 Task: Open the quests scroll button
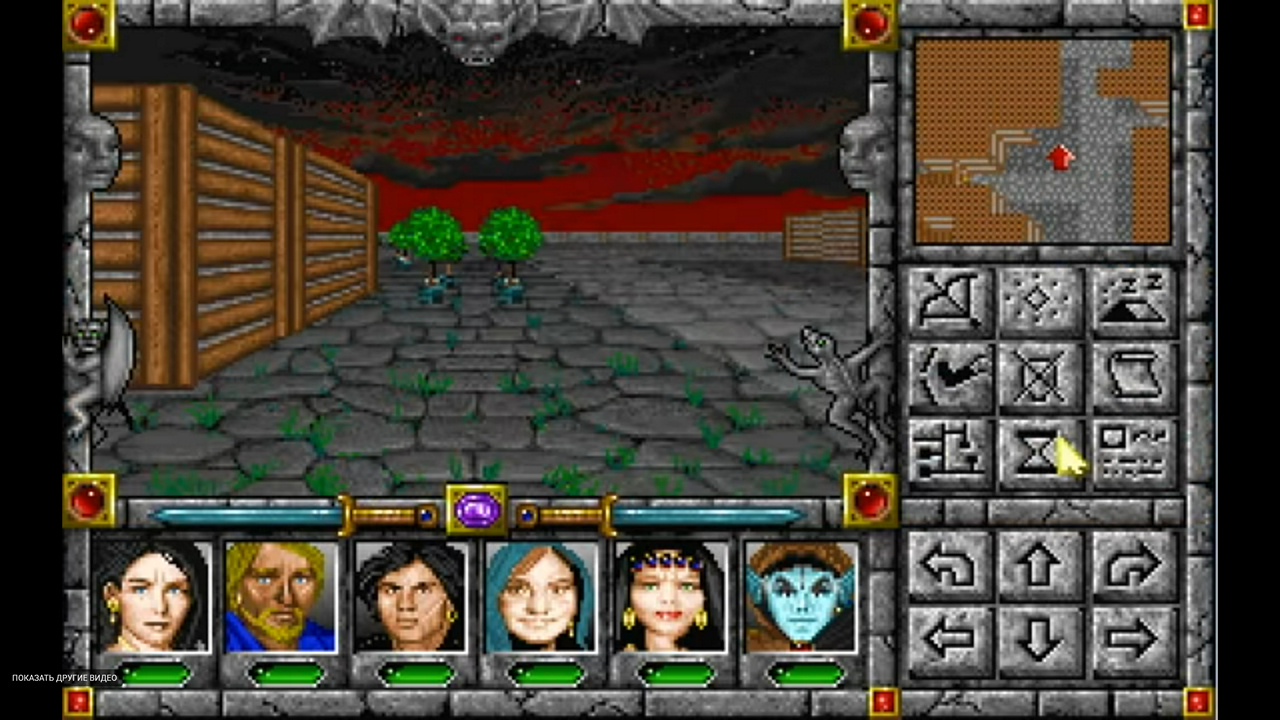pos(1134,378)
